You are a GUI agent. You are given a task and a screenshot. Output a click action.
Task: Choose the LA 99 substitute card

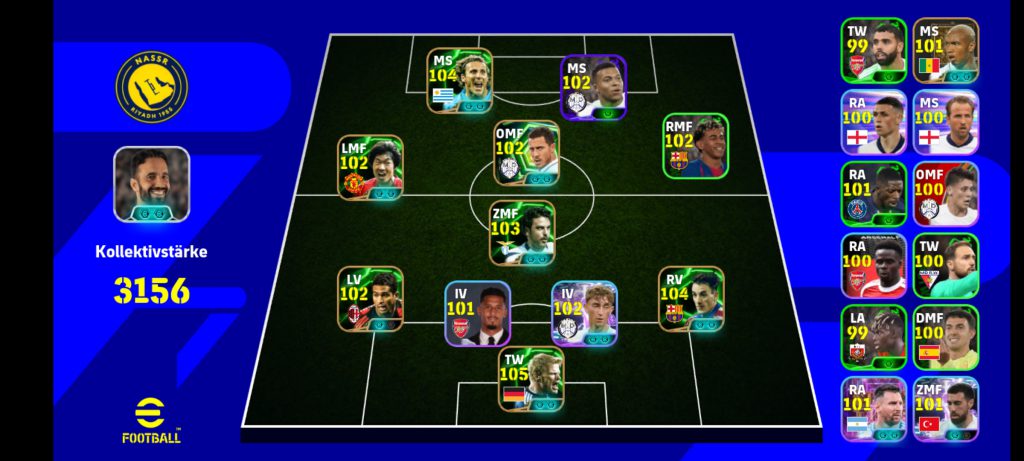click(x=873, y=338)
